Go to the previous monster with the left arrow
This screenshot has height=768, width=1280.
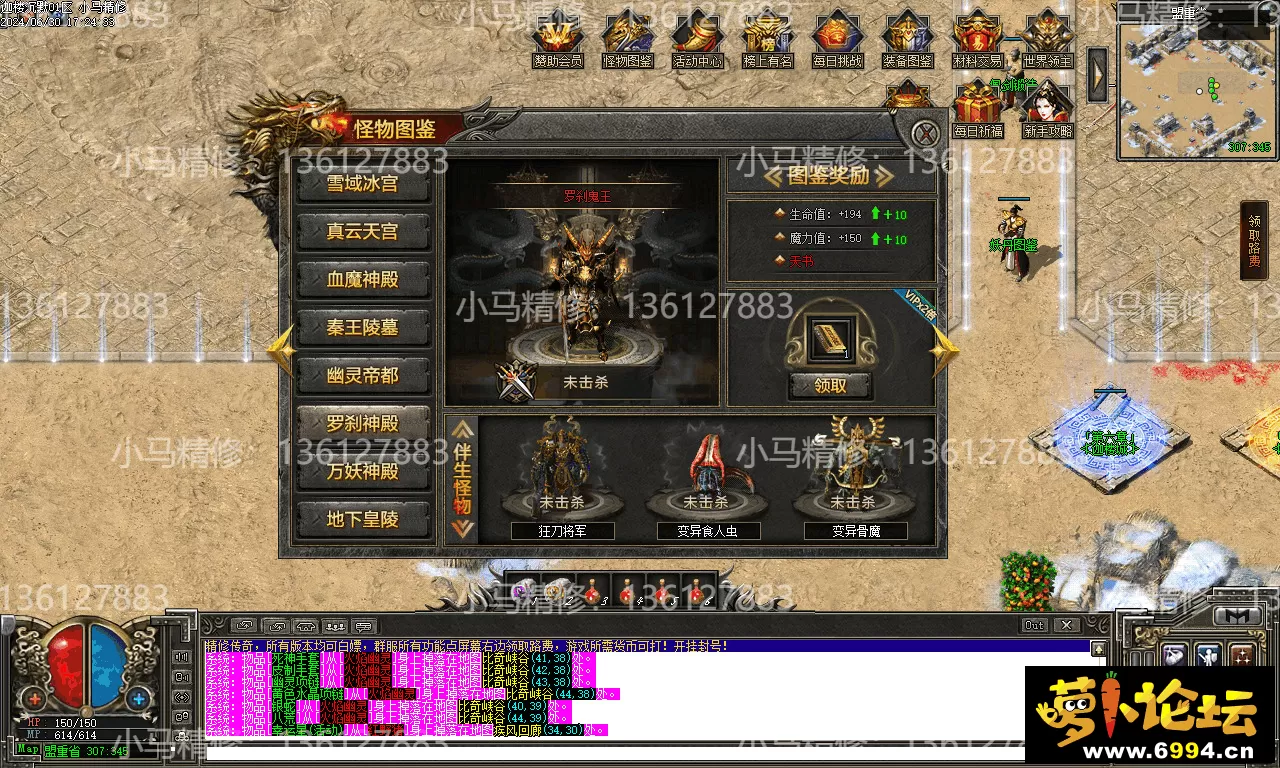coord(280,350)
